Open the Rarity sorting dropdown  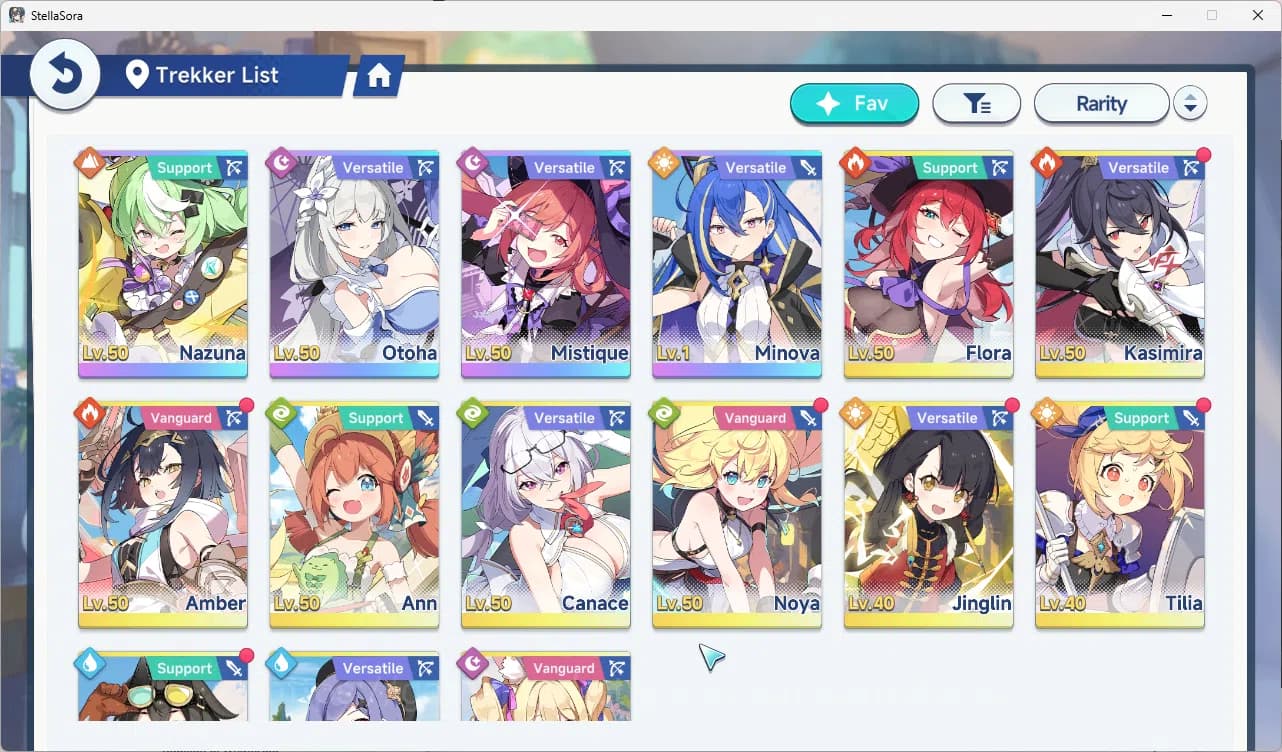pyautogui.click(x=1102, y=102)
